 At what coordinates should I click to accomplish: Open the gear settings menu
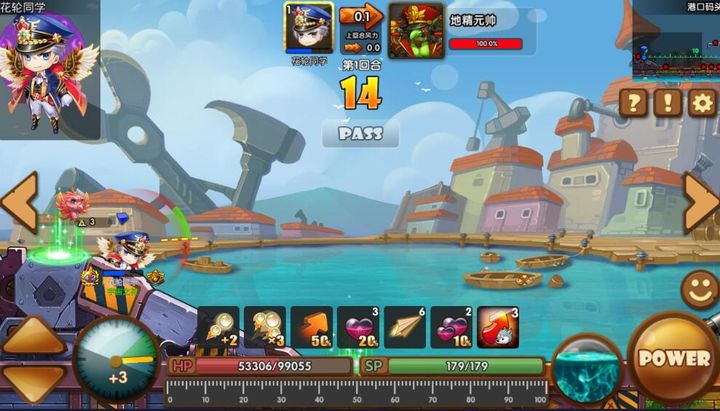click(x=702, y=102)
